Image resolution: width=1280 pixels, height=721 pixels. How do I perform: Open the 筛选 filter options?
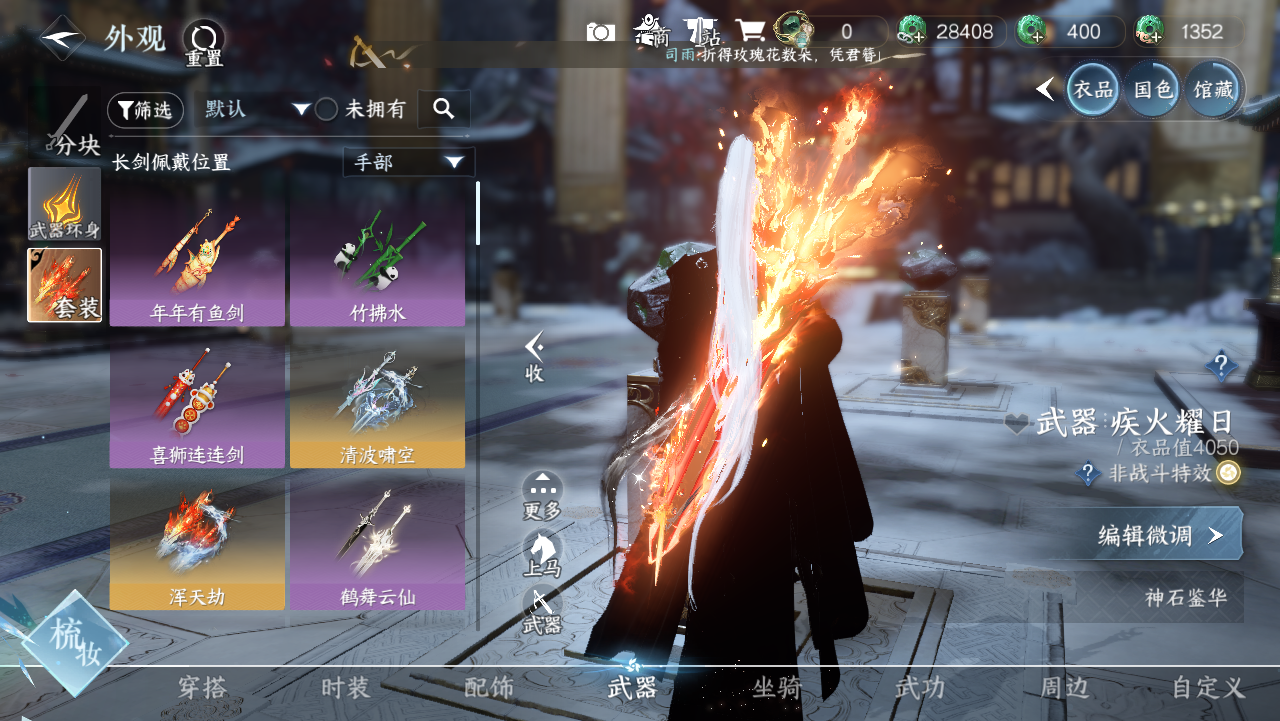pos(145,110)
